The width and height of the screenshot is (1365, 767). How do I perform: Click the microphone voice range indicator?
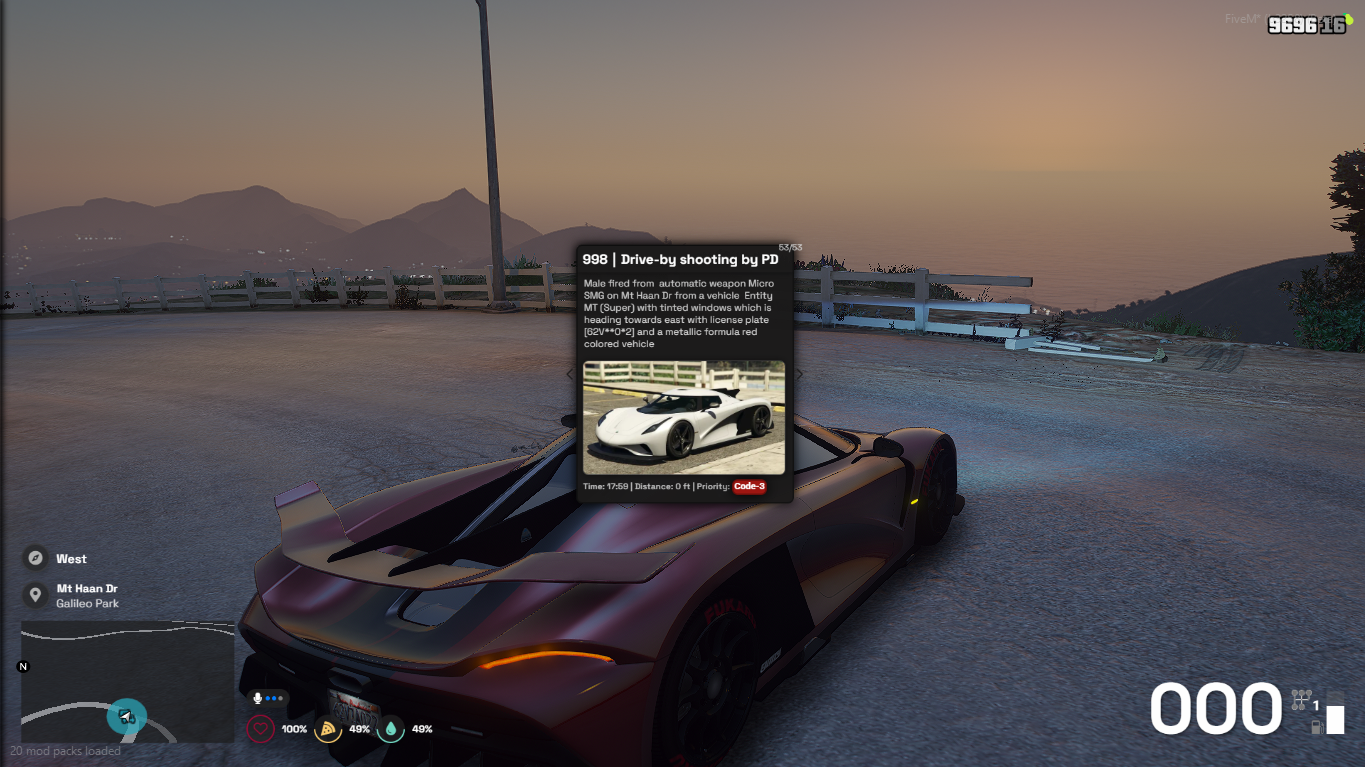259,698
